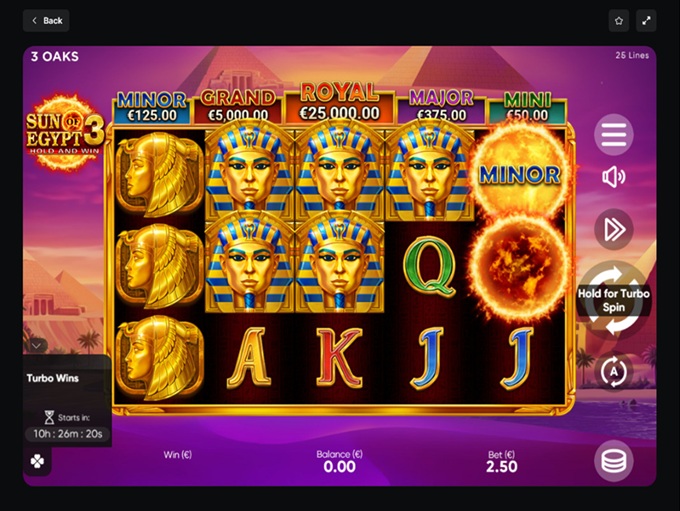Add game to favorites with star icon
Image resolution: width=680 pixels, height=511 pixels.
[x=619, y=20]
